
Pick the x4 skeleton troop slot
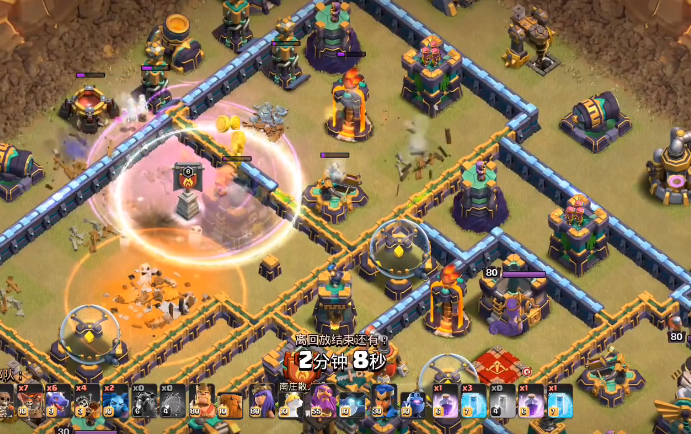86,402
